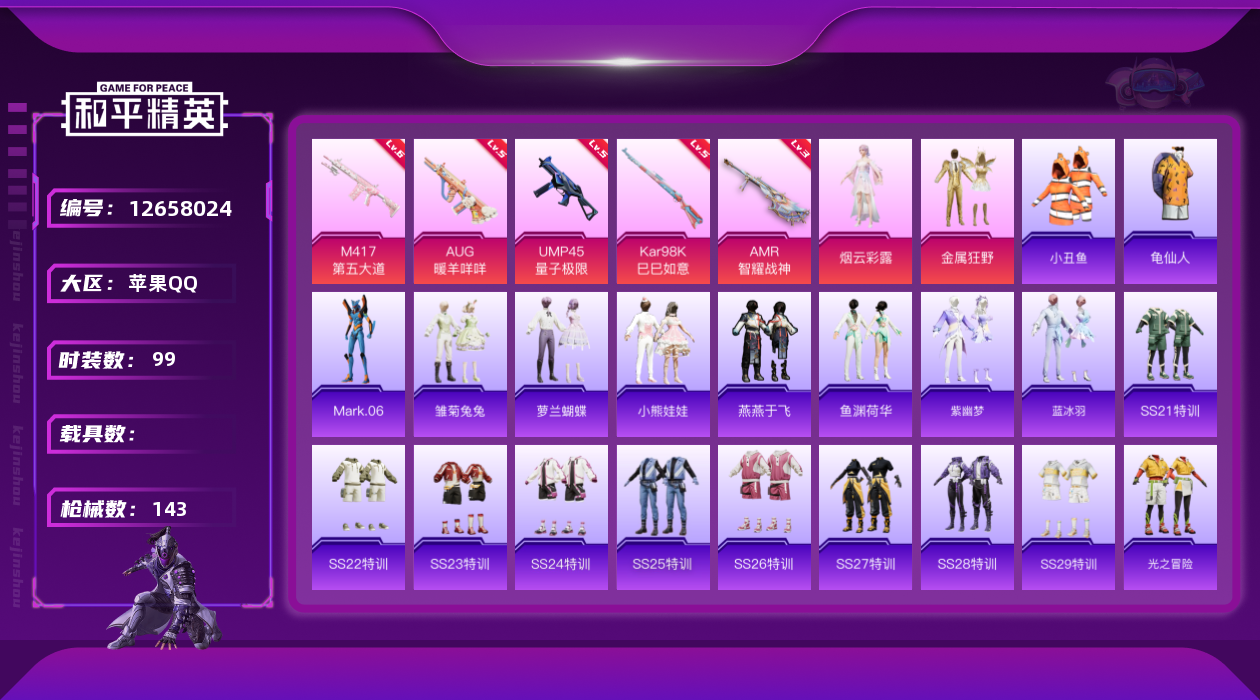View the 雏菊兔兔 outfit card

(x=460, y=364)
